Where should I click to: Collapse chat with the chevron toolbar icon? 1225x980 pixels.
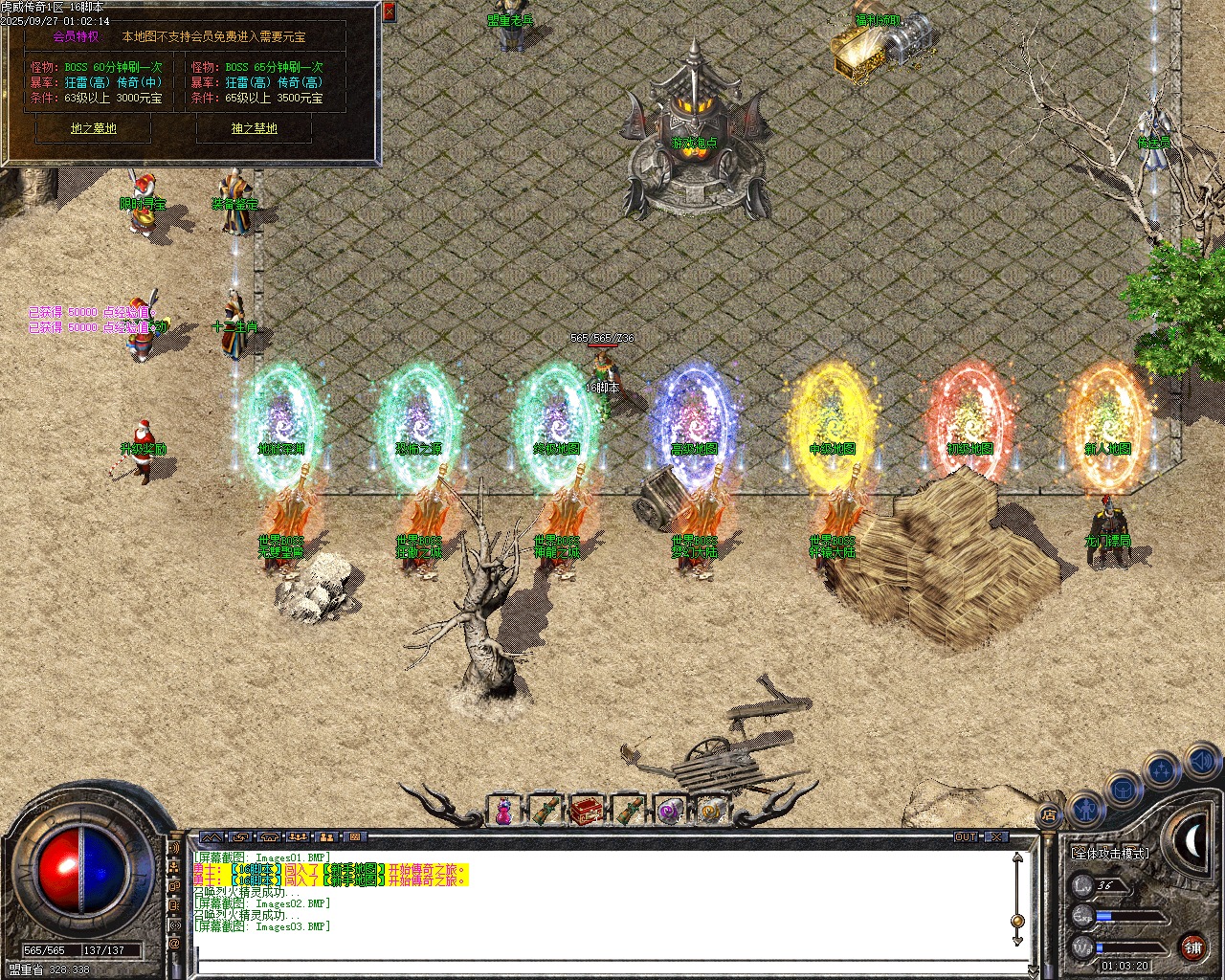pos(212,838)
